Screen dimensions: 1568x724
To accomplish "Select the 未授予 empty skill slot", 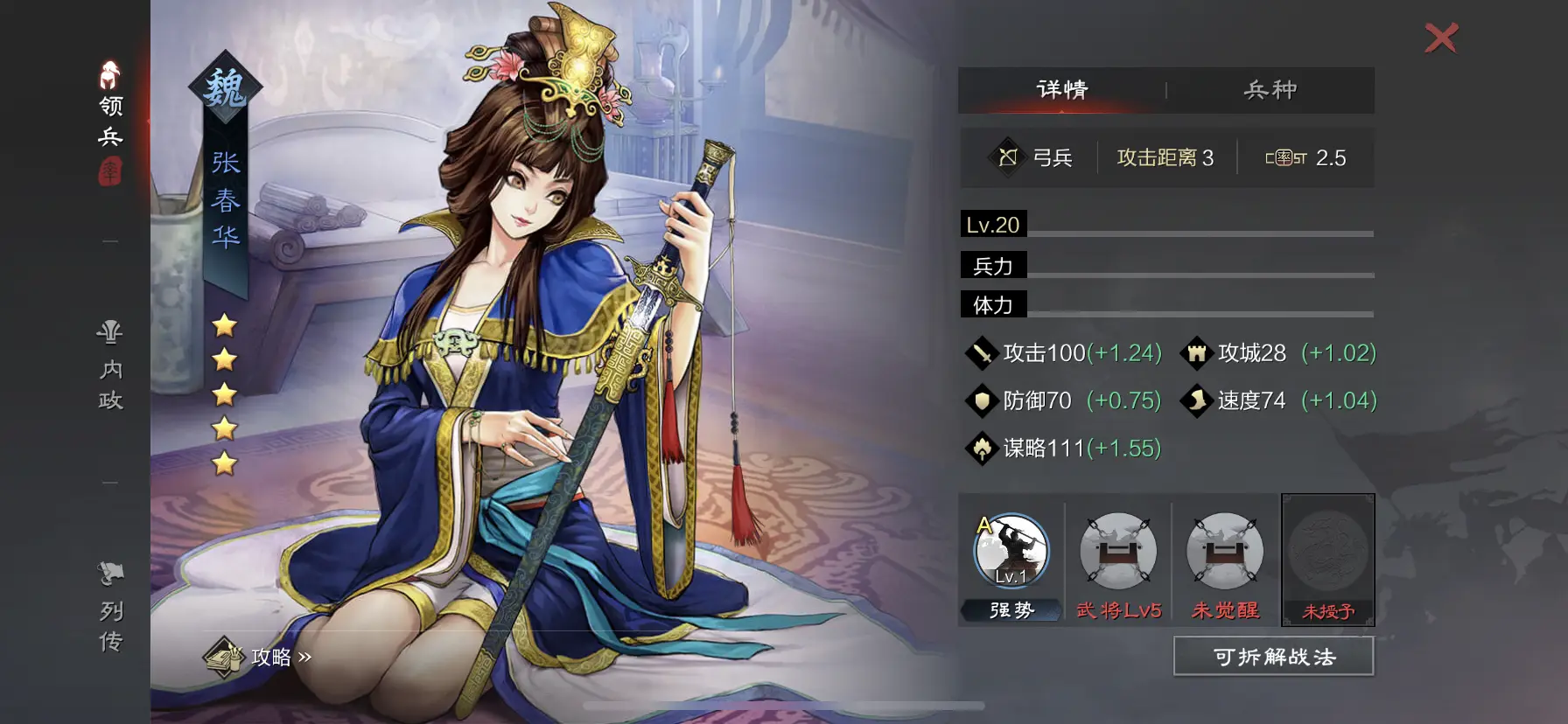I will [x=1329, y=556].
